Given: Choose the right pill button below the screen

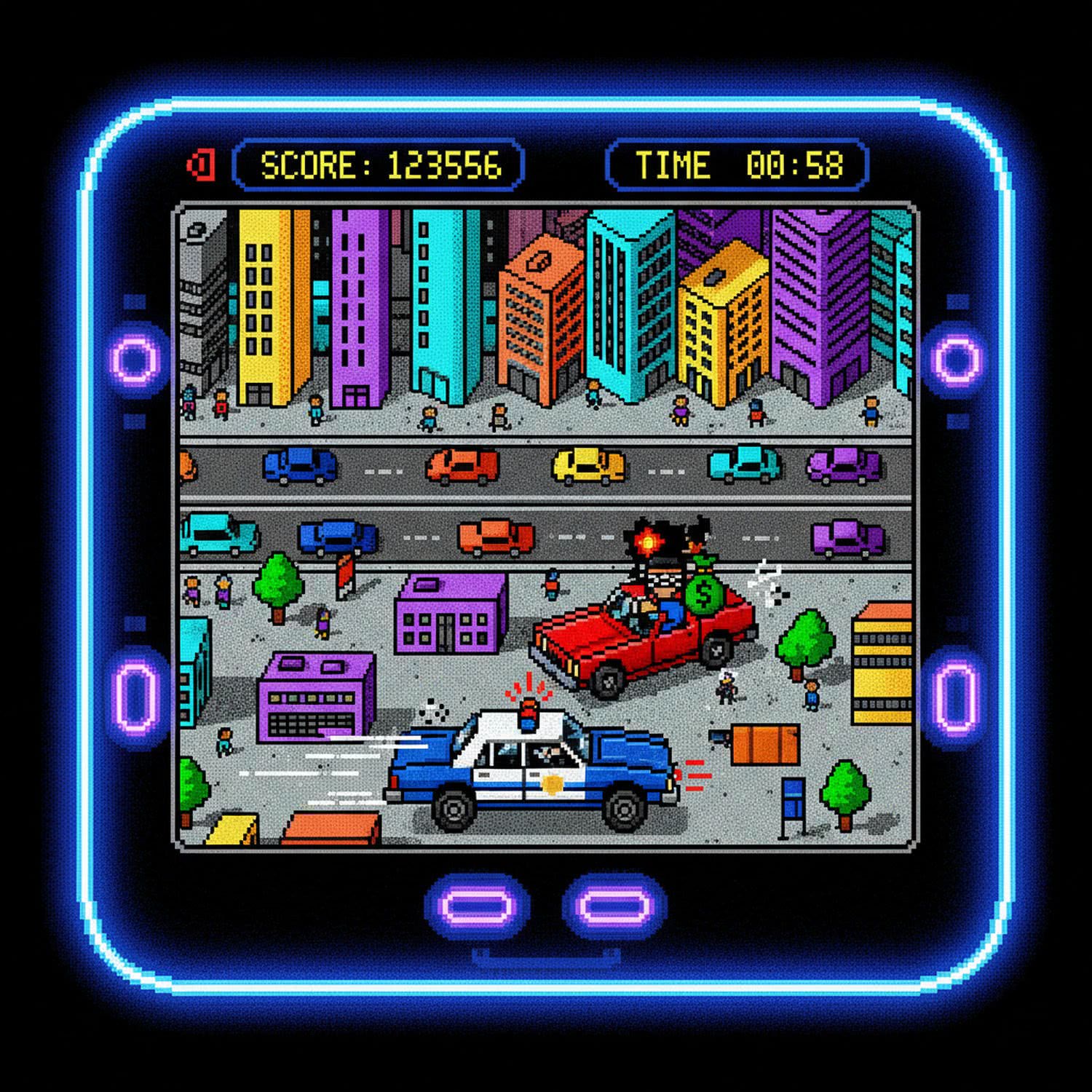Looking at the screenshot, I should (615, 907).
